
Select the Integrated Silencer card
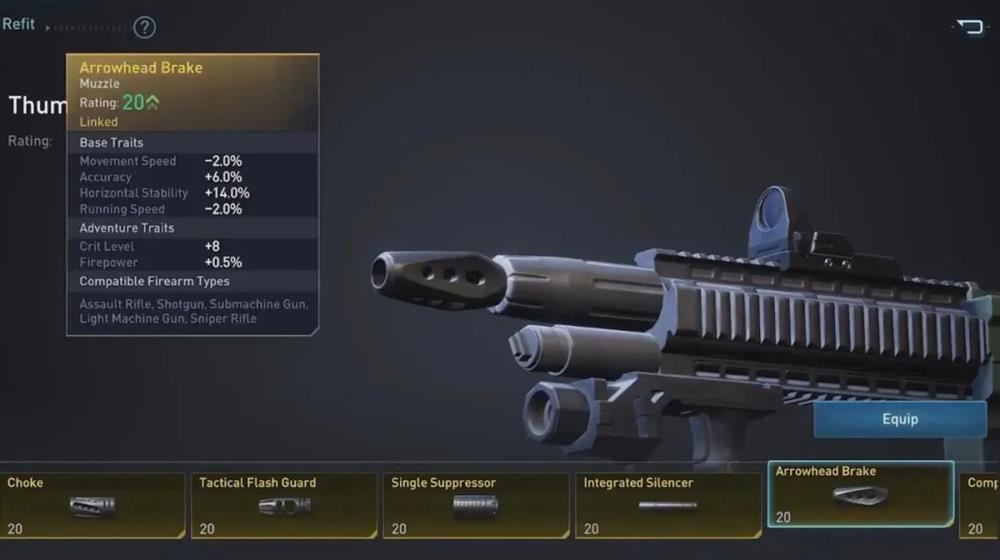coord(668,505)
